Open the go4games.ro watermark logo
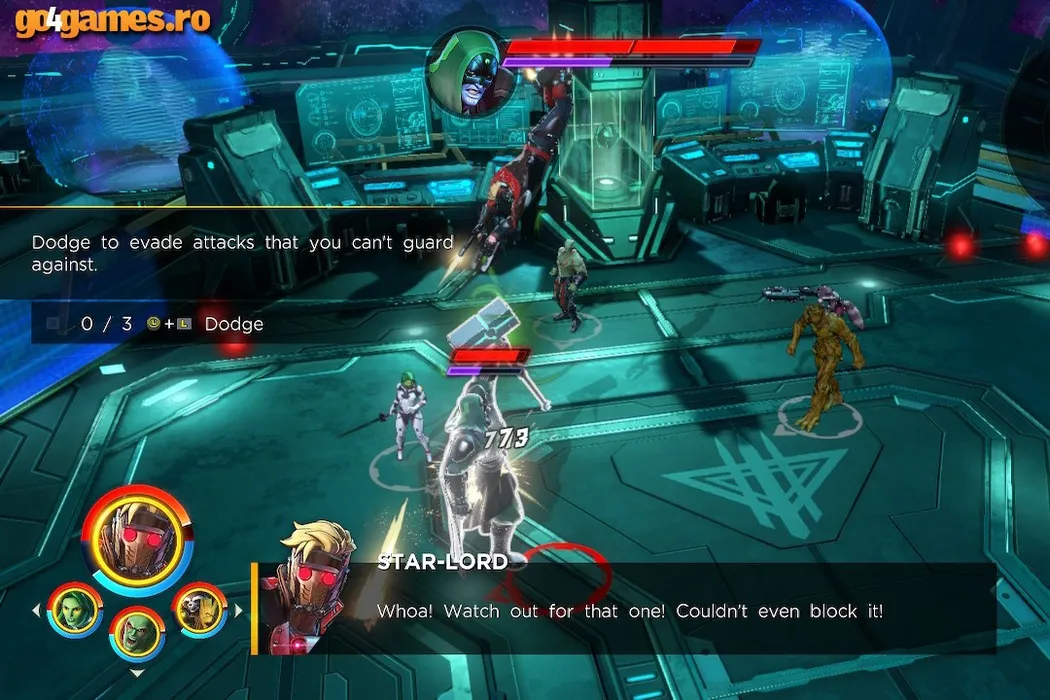Viewport: 1050px width, 700px height. 112,20
